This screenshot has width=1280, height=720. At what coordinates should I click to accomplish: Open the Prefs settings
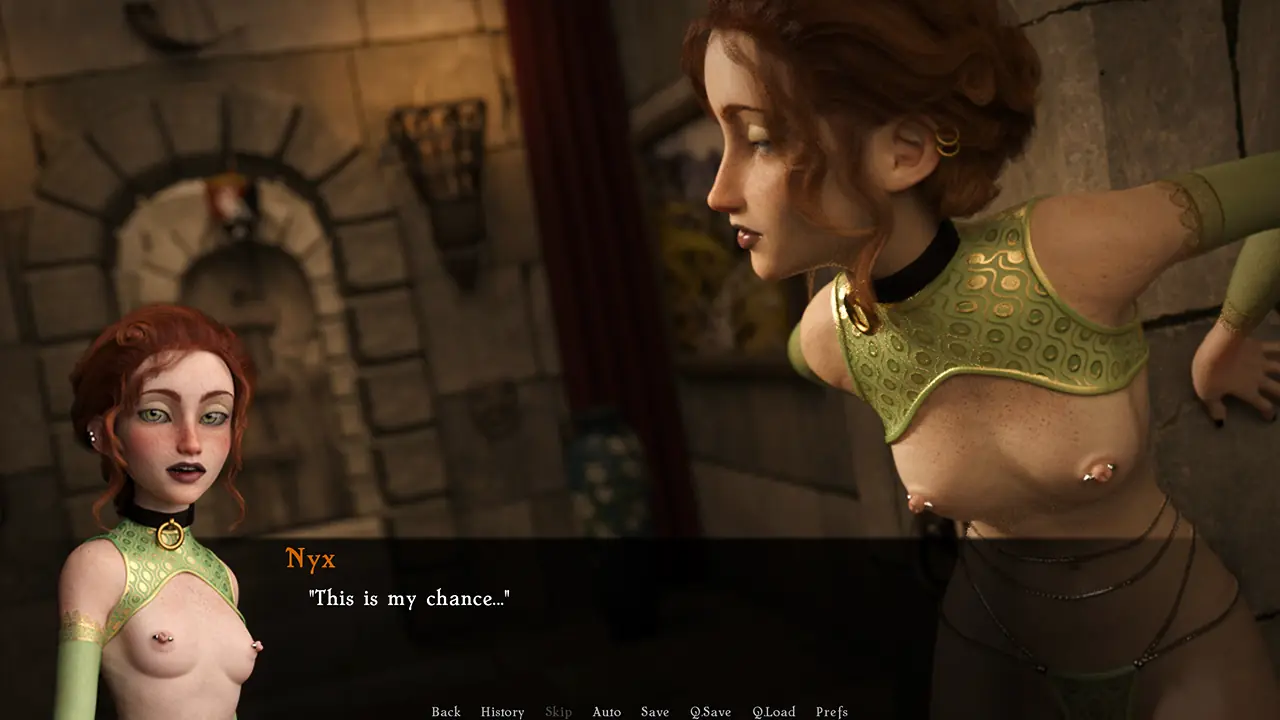[832, 712]
